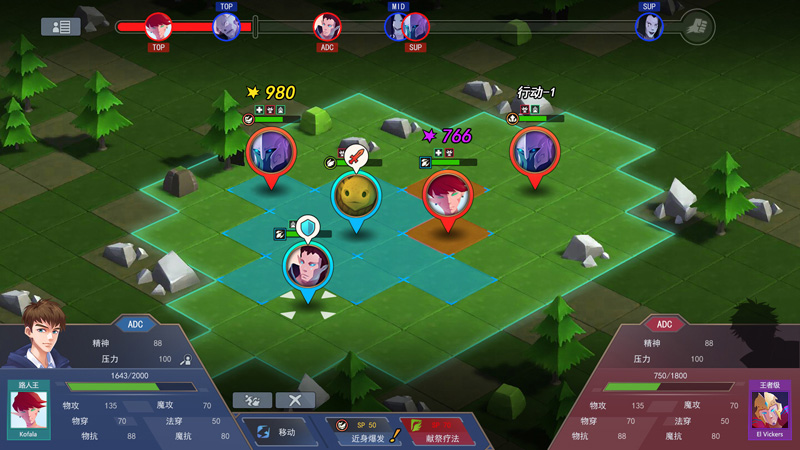Screen dimensions: 800x450
Task: Use the 献祭疗法 skill
Action: (x=438, y=432)
